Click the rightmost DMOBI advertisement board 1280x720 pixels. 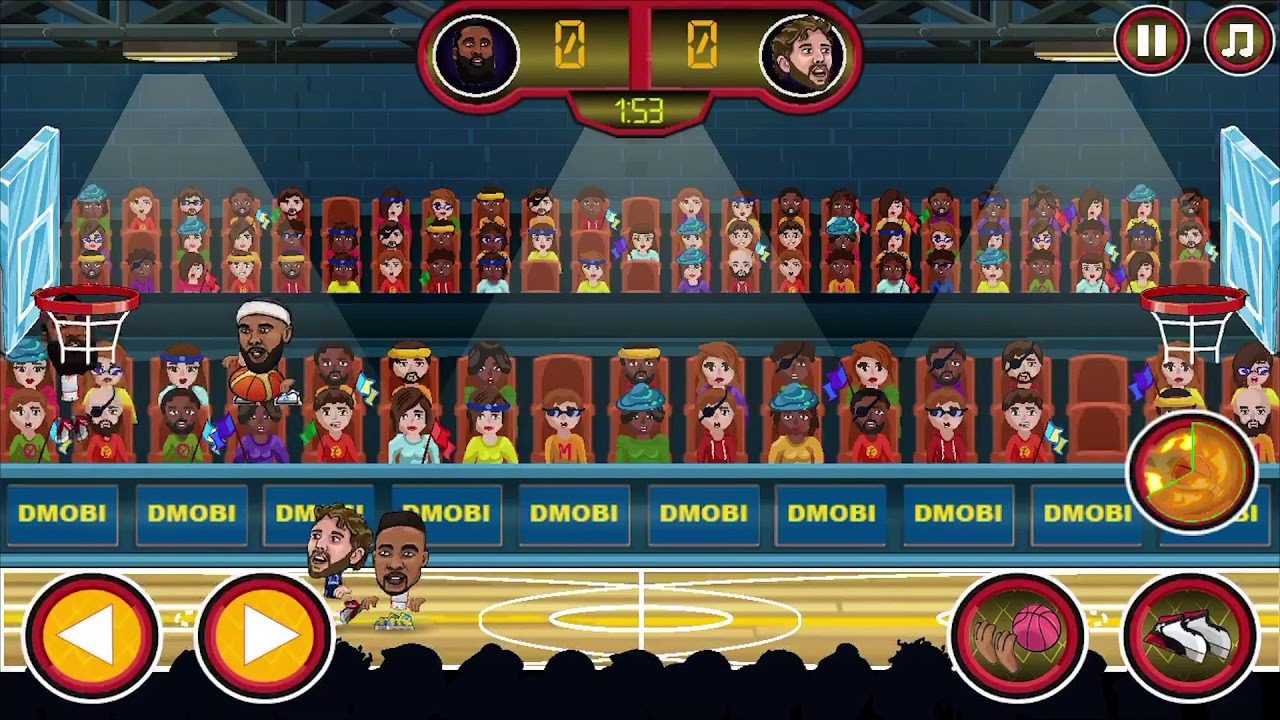click(x=1086, y=513)
